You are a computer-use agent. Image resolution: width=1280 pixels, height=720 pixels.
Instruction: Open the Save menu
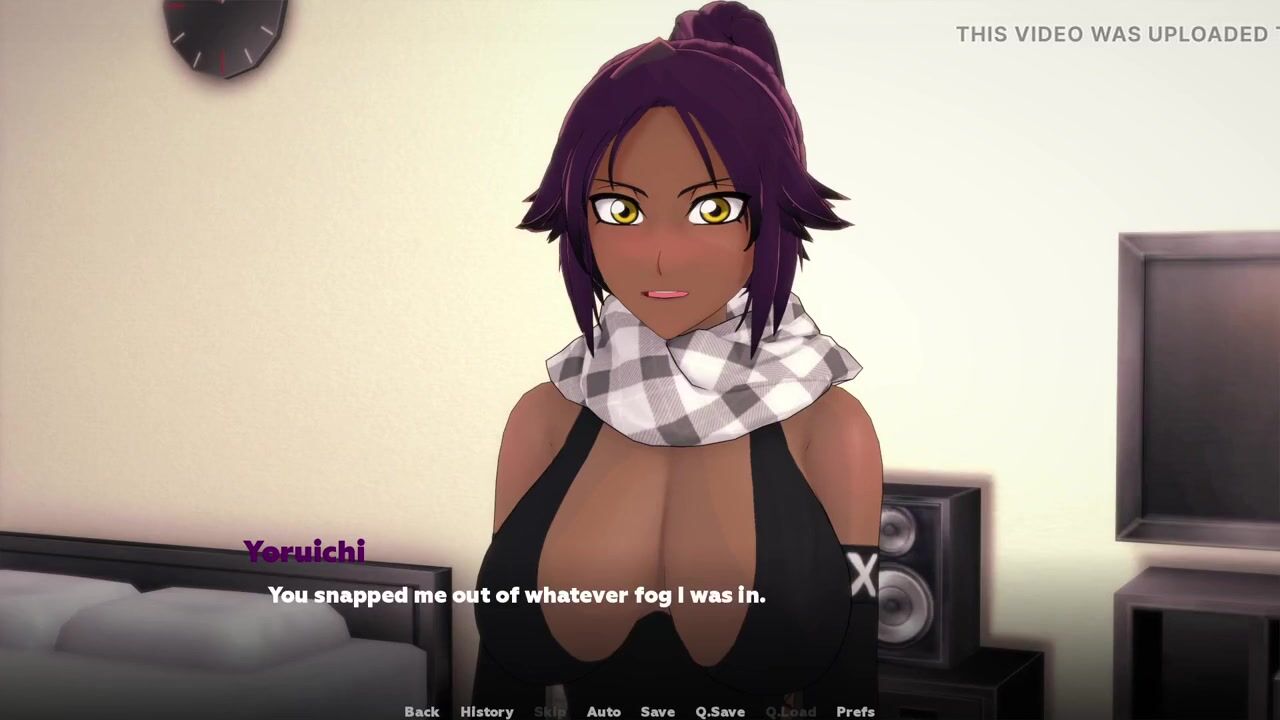(657, 711)
